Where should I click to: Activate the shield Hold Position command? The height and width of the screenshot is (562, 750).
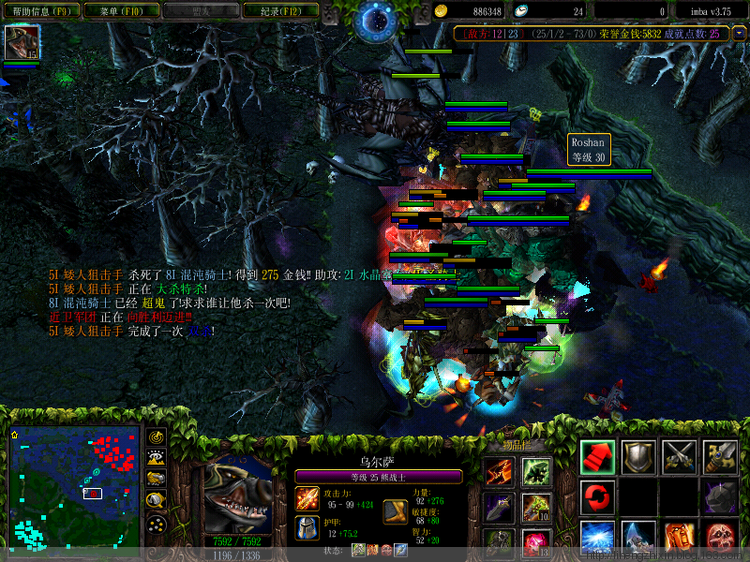[x=638, y=457]
